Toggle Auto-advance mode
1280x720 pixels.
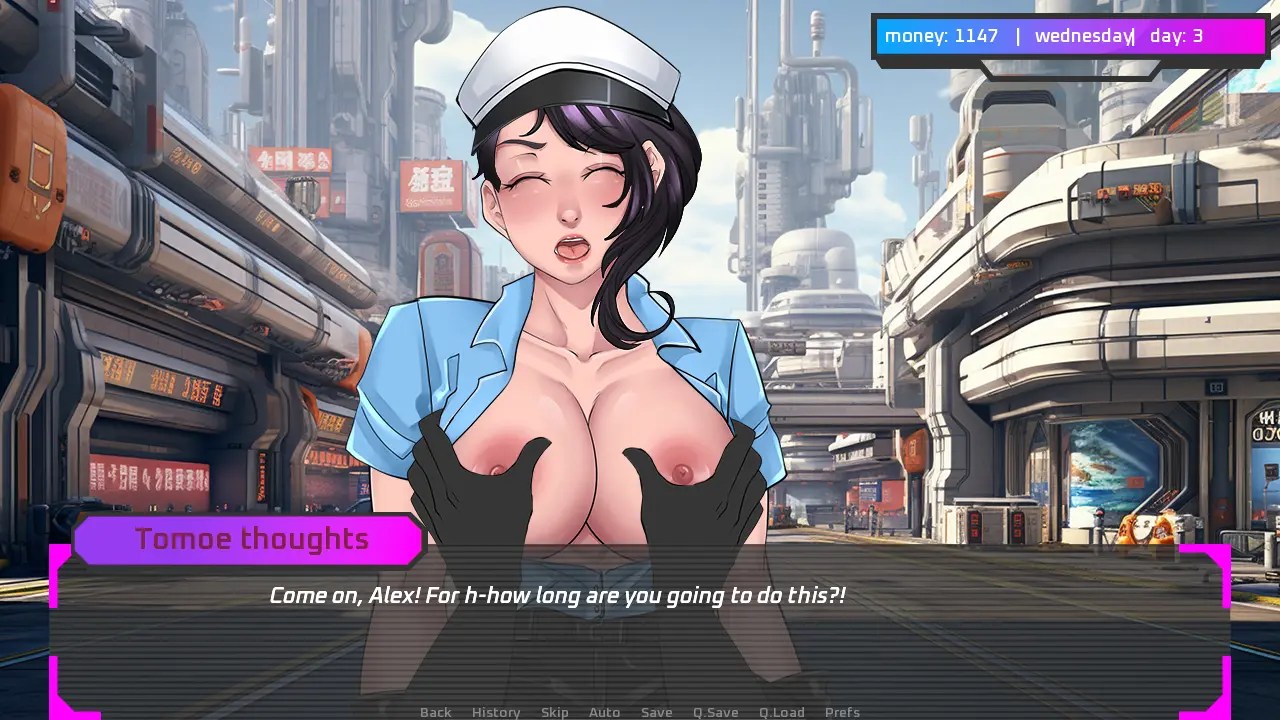tap(604, 712)
